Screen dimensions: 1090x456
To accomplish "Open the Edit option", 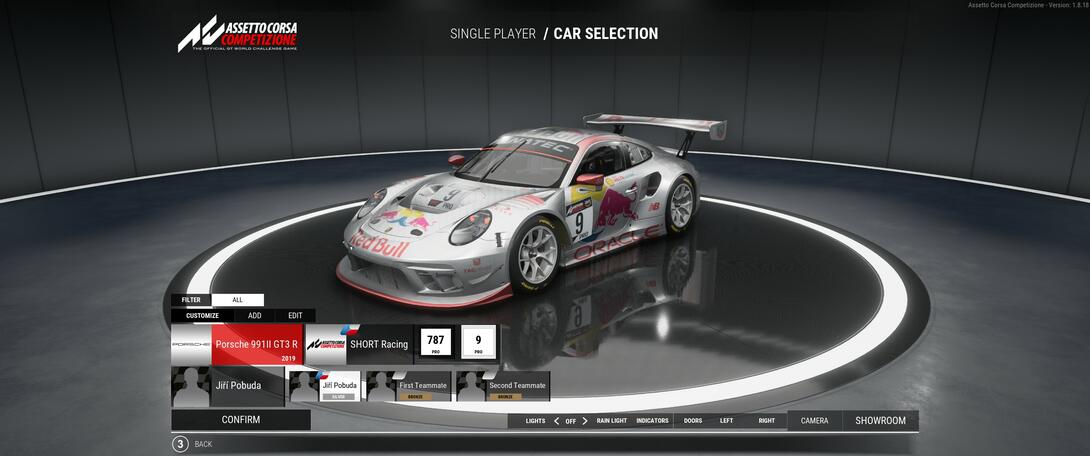I will click(295, 316).
